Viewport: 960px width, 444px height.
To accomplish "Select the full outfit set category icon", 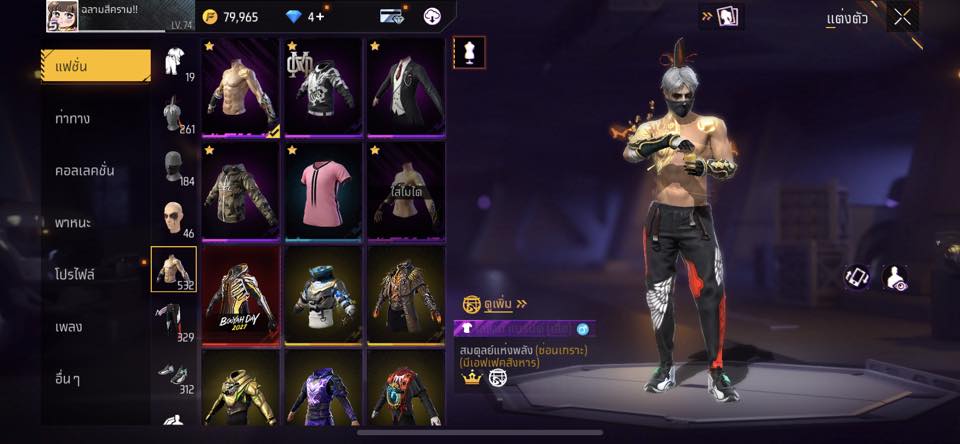I will click(174, 61).
